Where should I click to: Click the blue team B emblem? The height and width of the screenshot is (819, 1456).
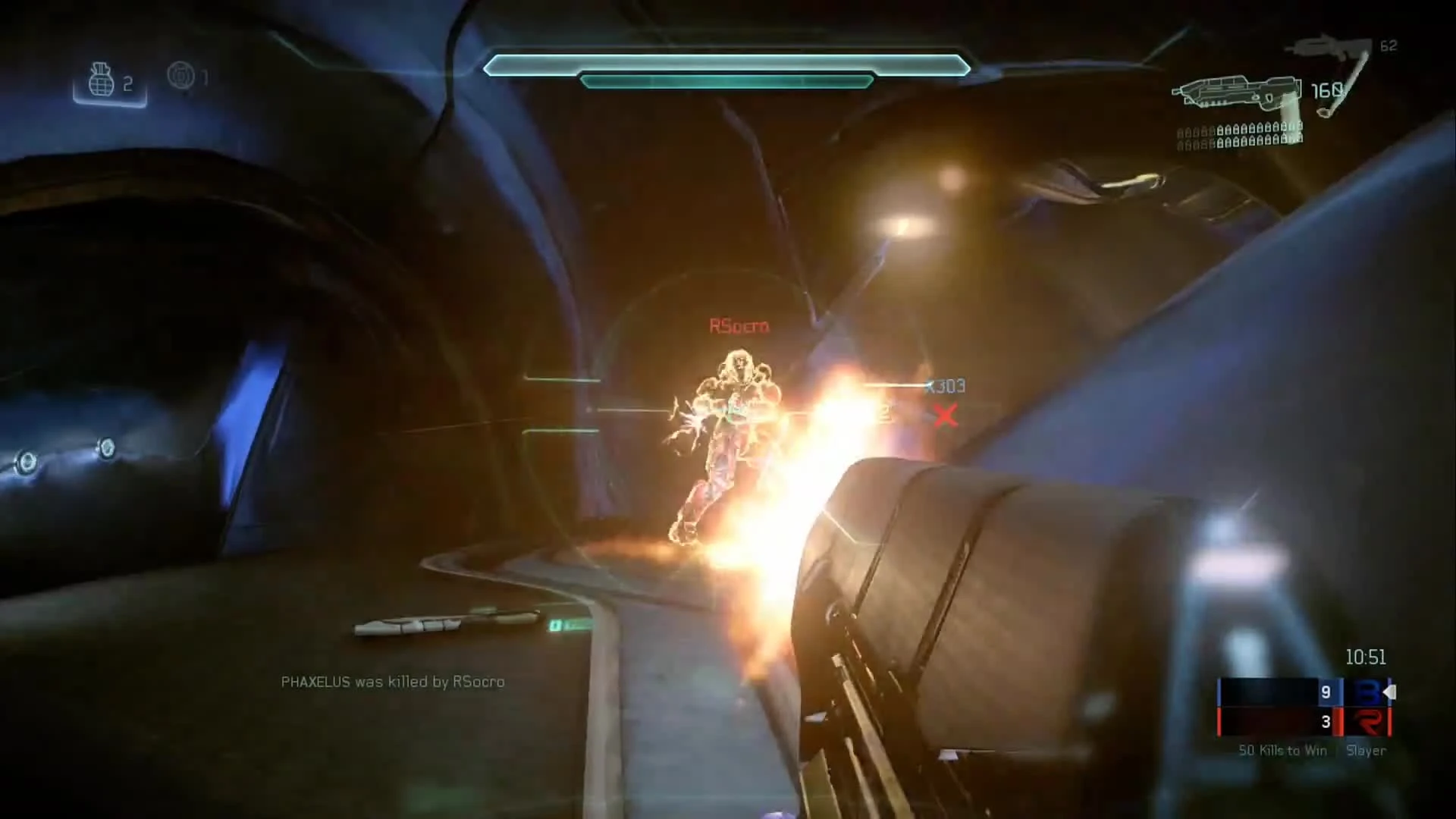click(1369, 692)
